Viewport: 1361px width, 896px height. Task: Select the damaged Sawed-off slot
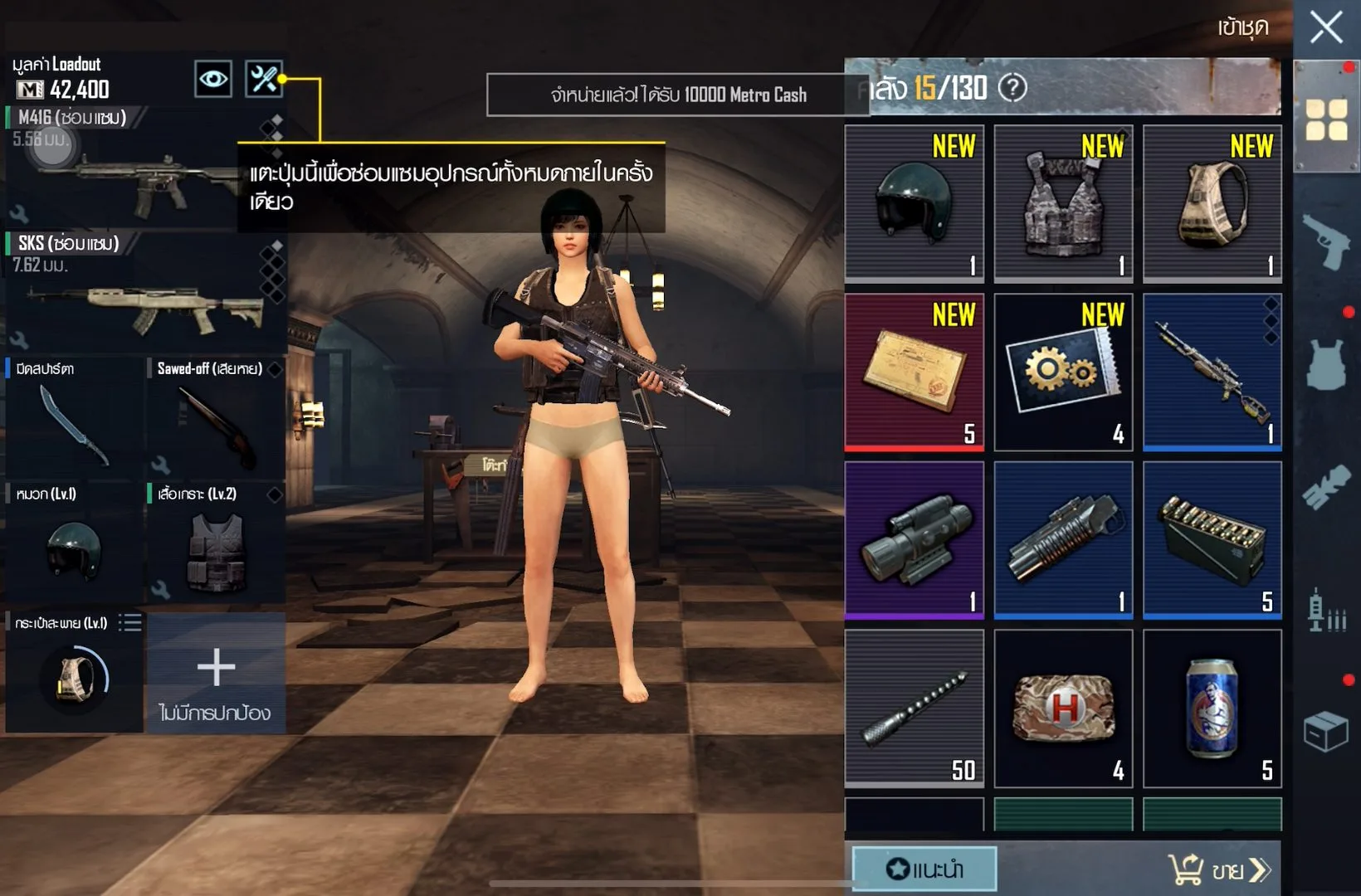pos(216,419)
